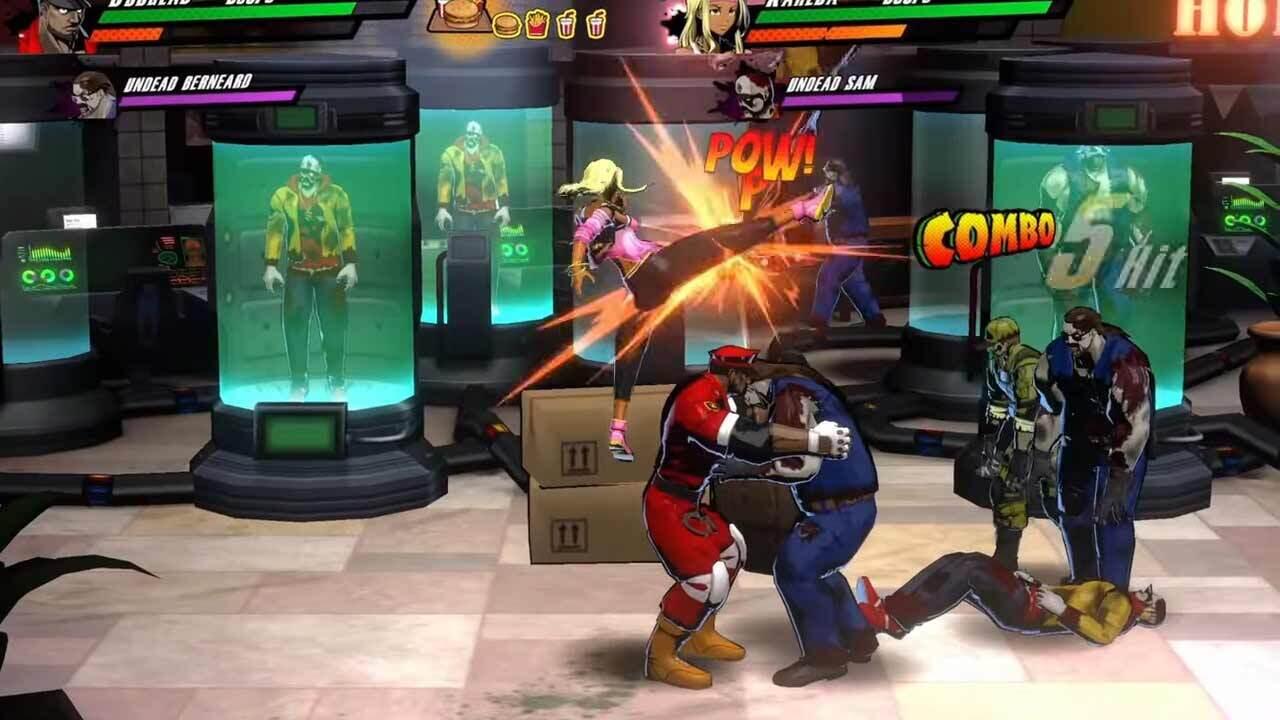The height and width of the screenshot is (720, 1280).
Task: Click Undead Berneard's purple health bar
Action: pos(210,97)
